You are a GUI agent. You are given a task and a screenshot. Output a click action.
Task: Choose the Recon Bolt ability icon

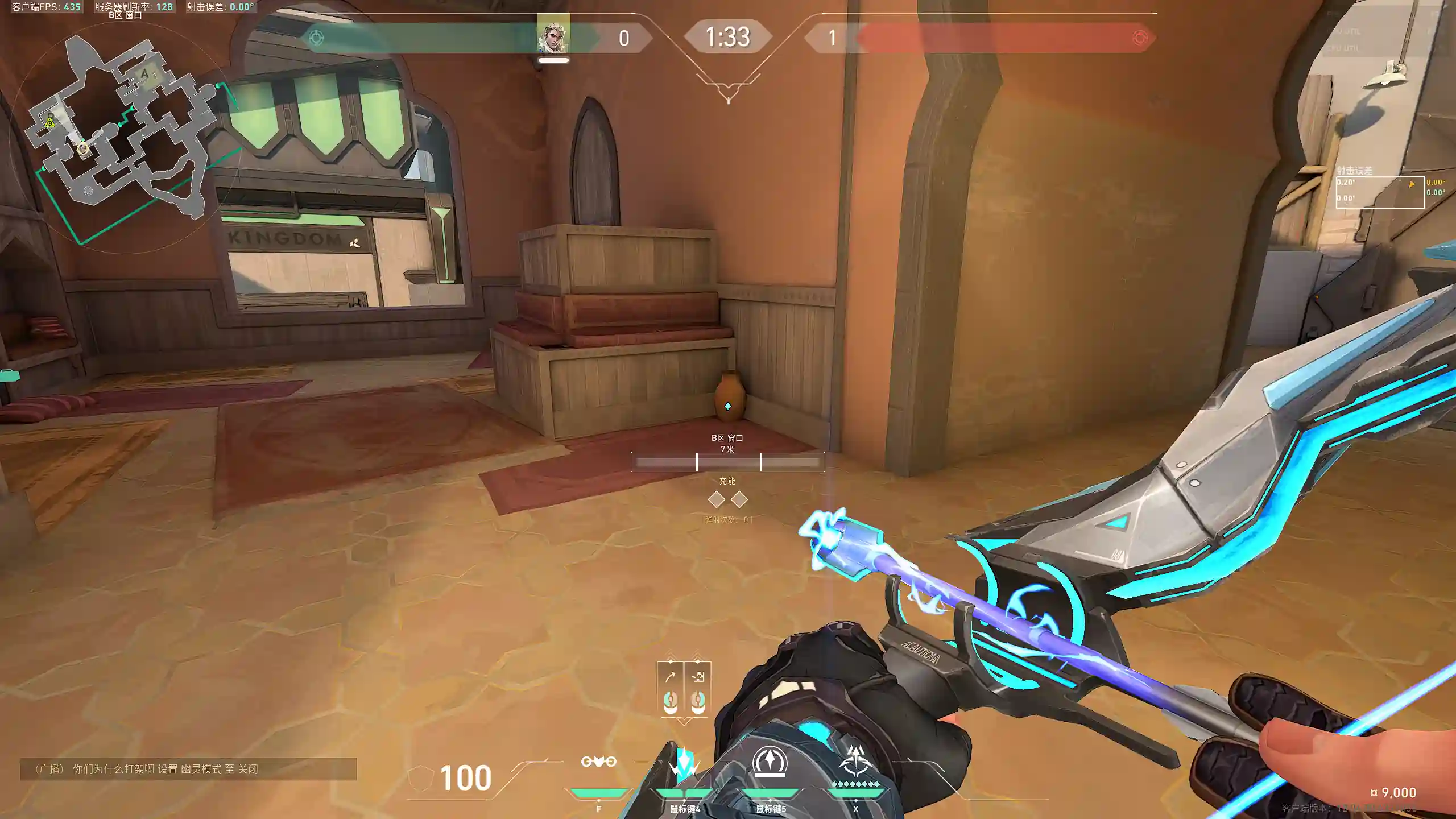click(770, 763)
